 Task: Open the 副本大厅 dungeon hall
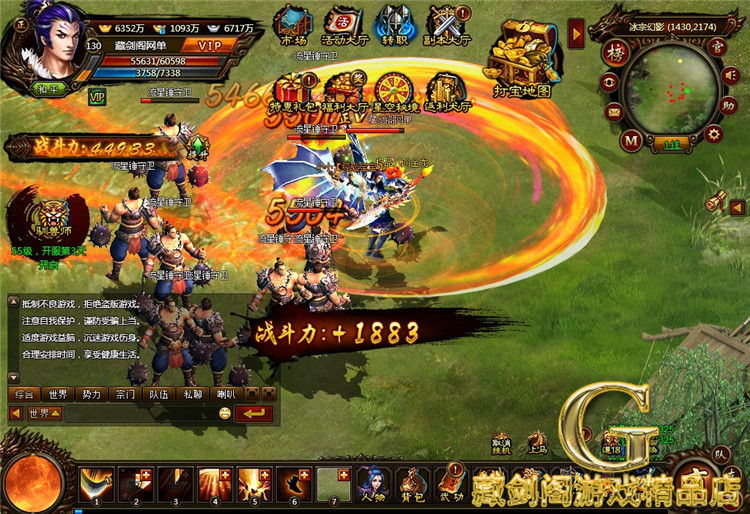click(x=444, y=24)
